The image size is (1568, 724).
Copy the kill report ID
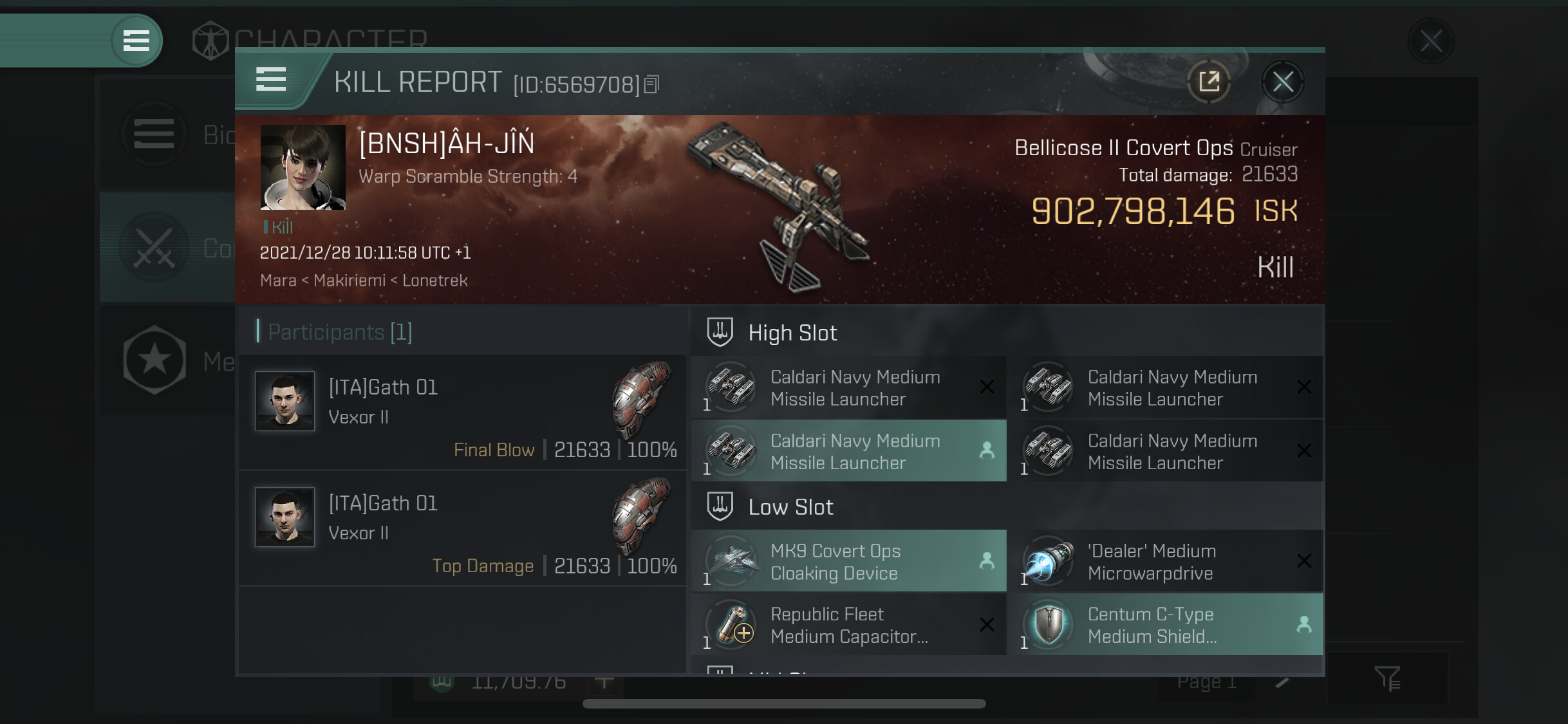[651, 84]
